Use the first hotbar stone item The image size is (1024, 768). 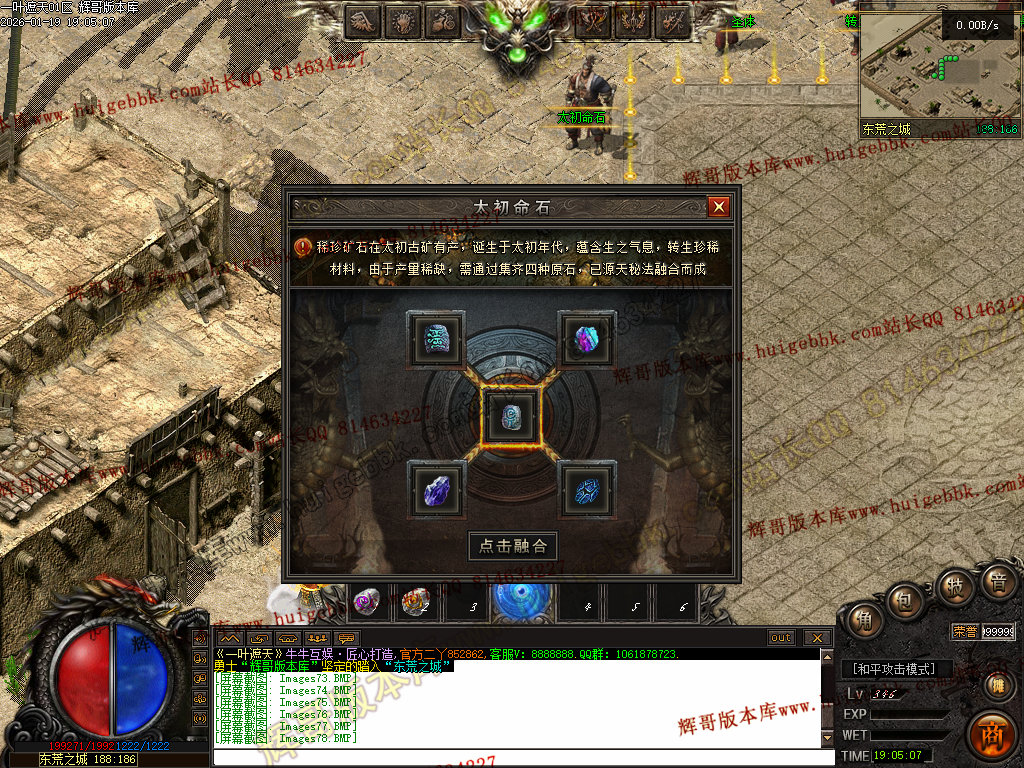[367, 602]
